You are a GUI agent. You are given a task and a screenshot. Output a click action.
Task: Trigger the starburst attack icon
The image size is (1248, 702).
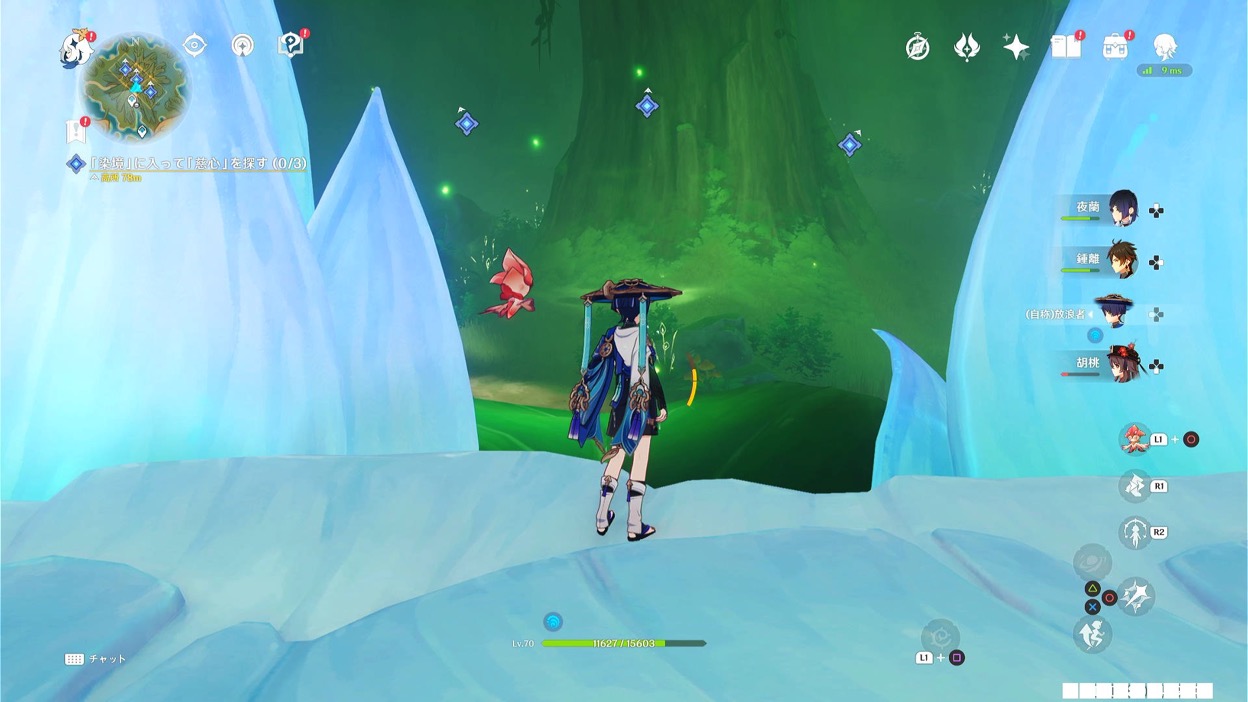pyautogui.click(x=1136, y=596)
